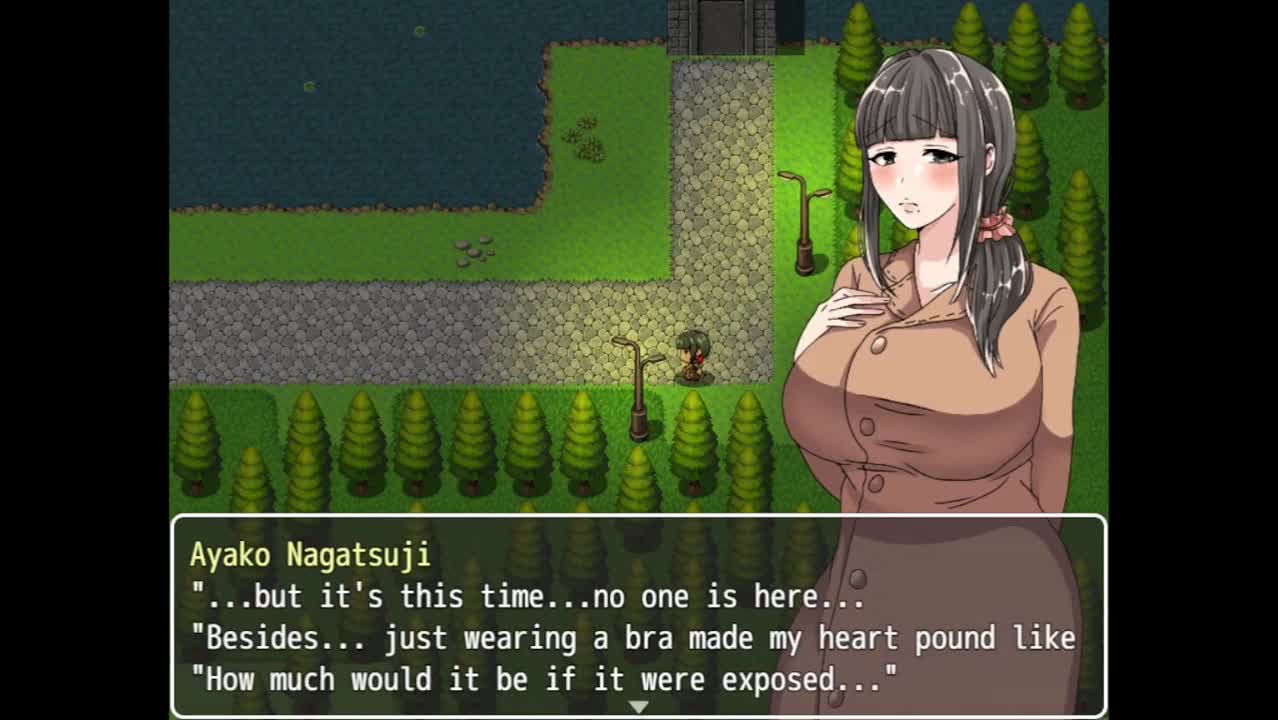Advance dialogue with the down arrow indicator
The height and width of the screenshot is (720, 1278).
pyautogui.click(x=638, y=707)
